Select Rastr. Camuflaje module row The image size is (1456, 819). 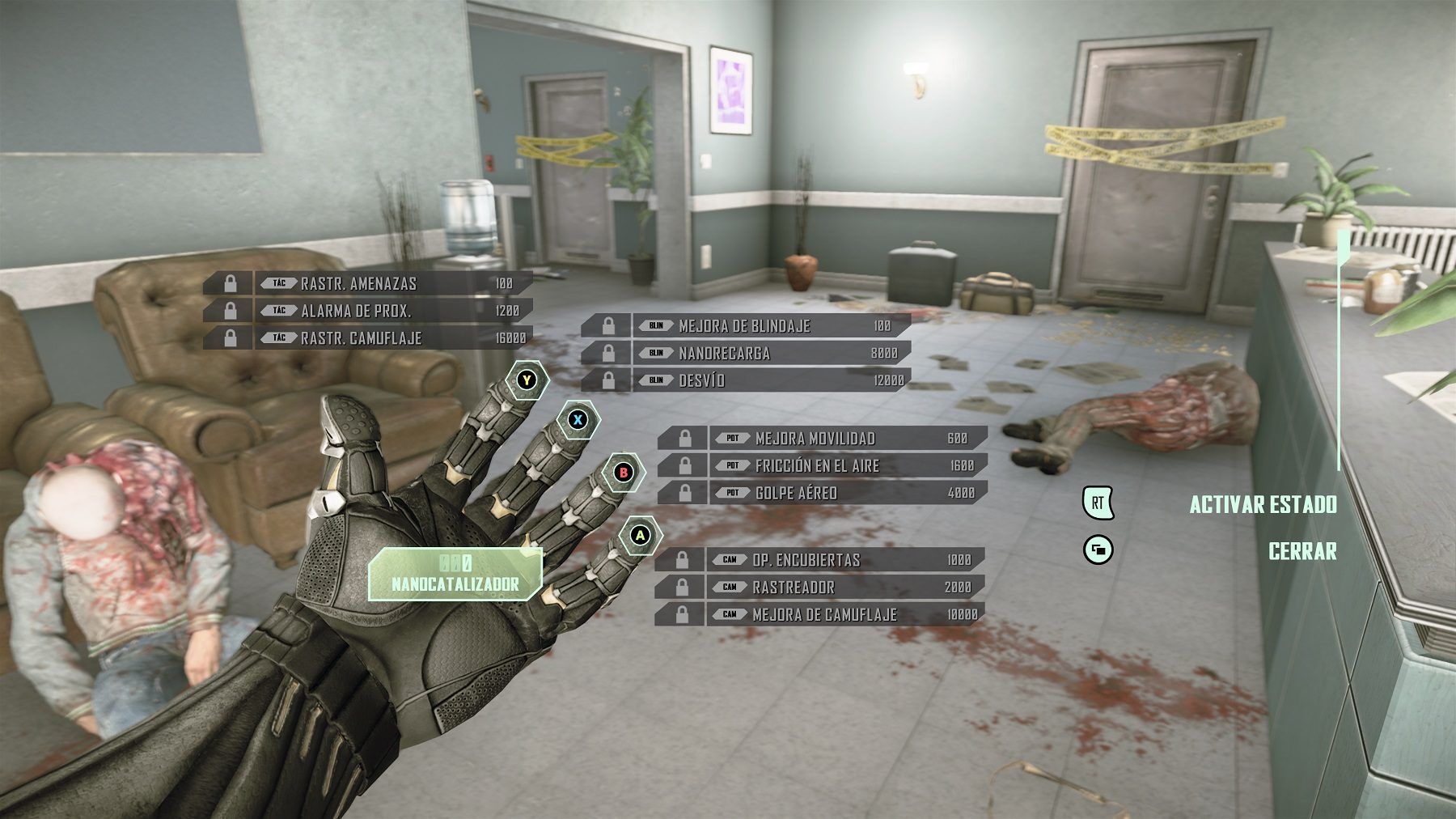click(x=368, y=338)
